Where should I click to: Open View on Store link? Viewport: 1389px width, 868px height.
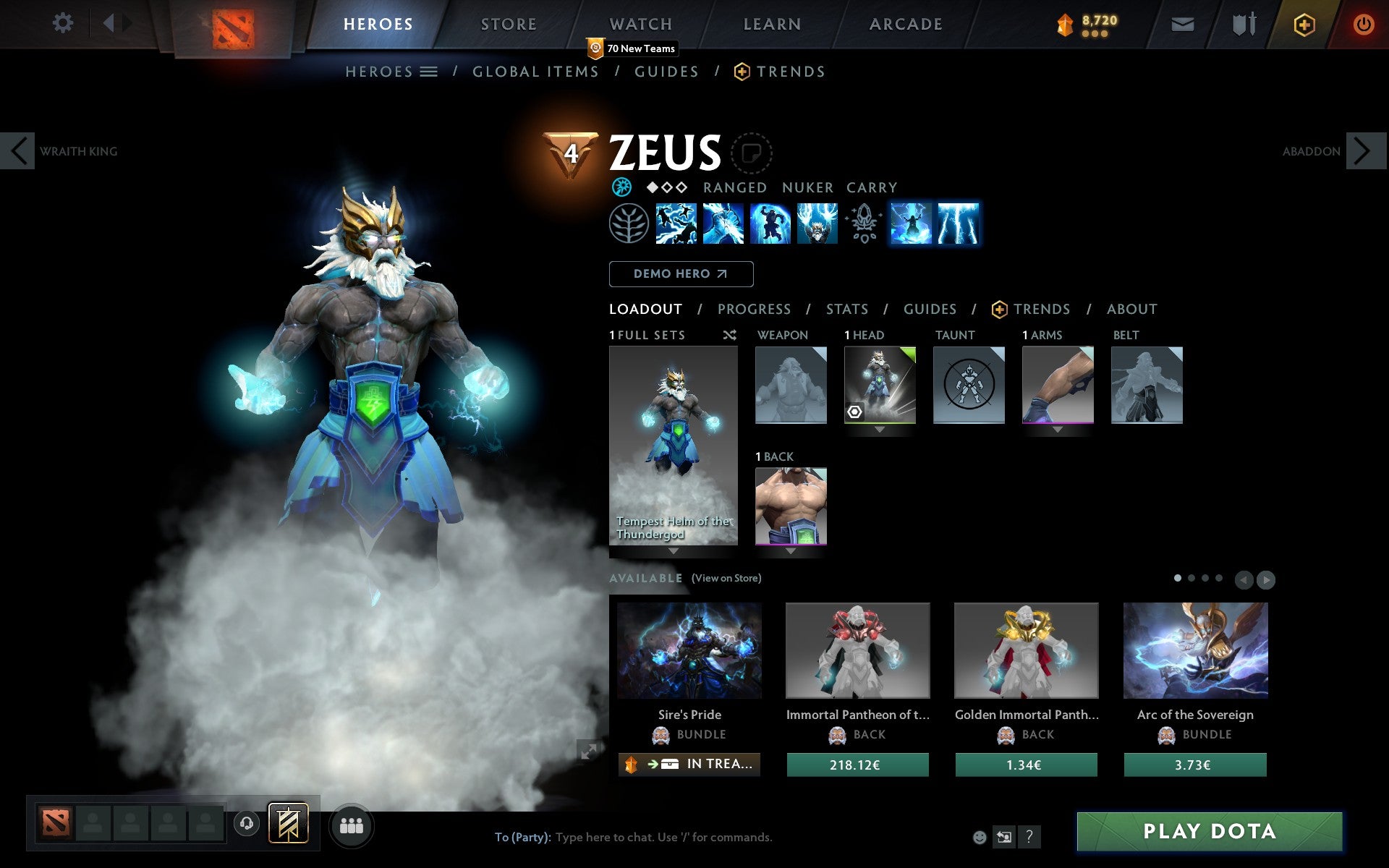[726, 578]
